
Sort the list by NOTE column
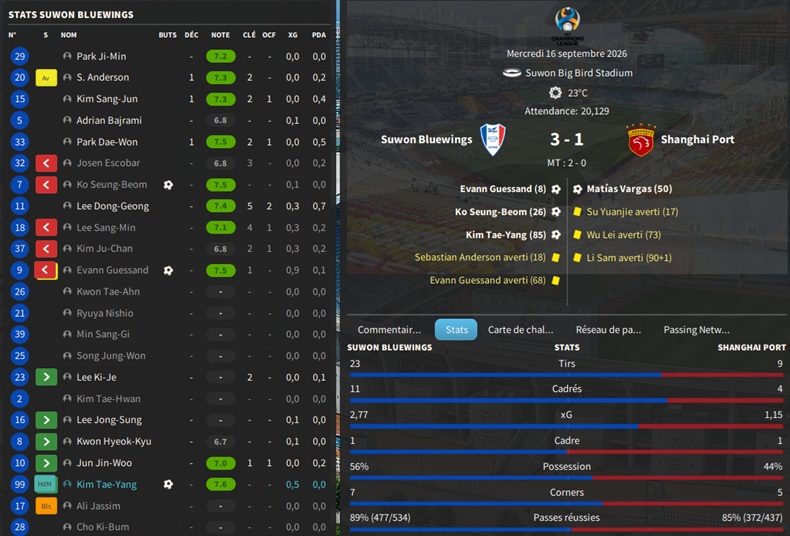[x=220, y=35]
